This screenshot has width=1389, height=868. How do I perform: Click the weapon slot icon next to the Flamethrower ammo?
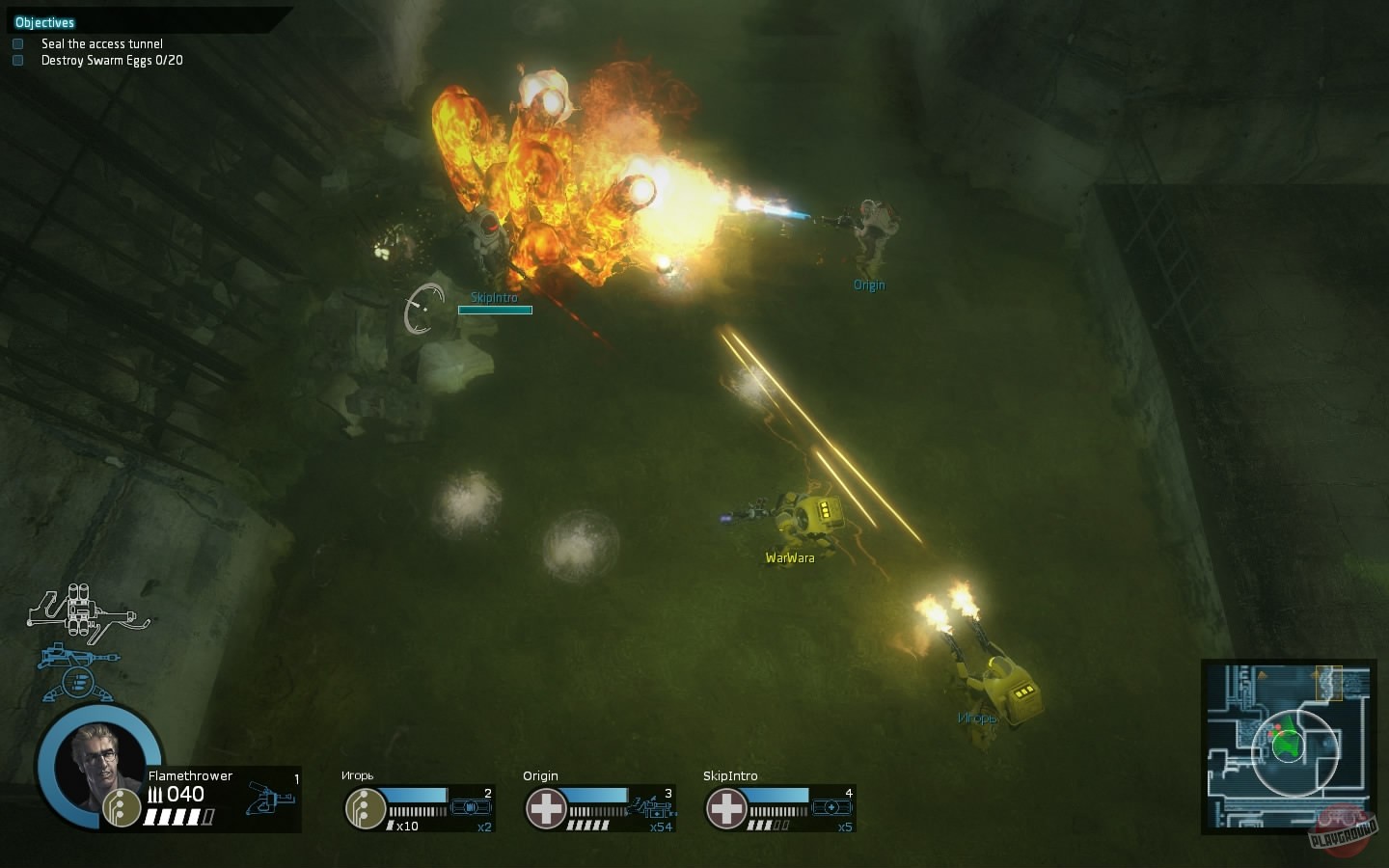point(270,800)
